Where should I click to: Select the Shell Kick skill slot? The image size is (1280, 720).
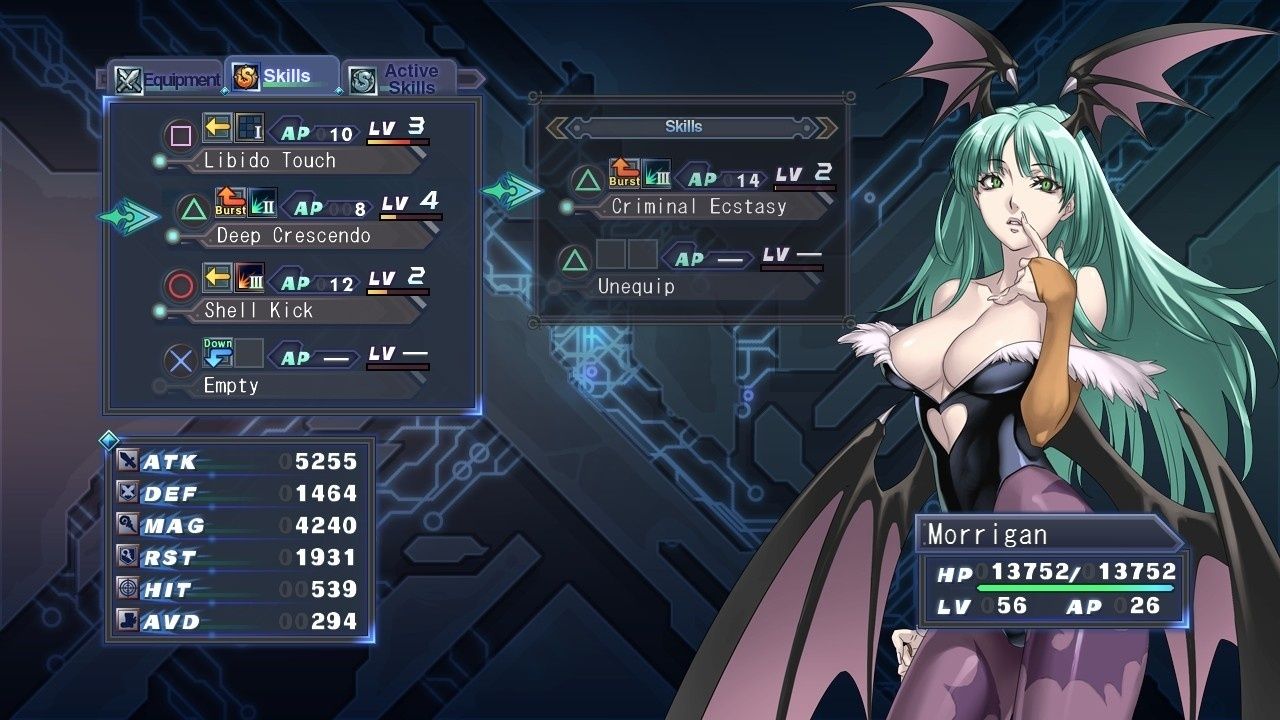pyautogui.click(x=295, y=296)
